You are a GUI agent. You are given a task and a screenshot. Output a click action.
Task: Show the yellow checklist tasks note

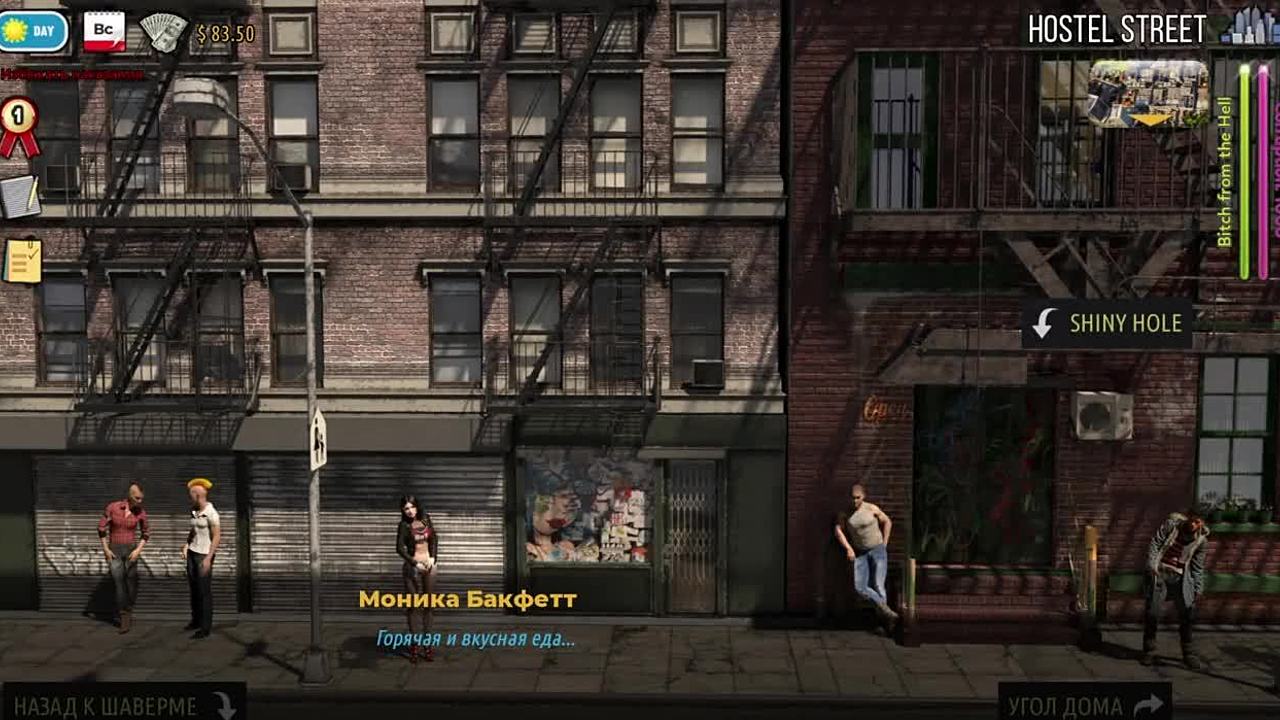click(x=22, y=260)
